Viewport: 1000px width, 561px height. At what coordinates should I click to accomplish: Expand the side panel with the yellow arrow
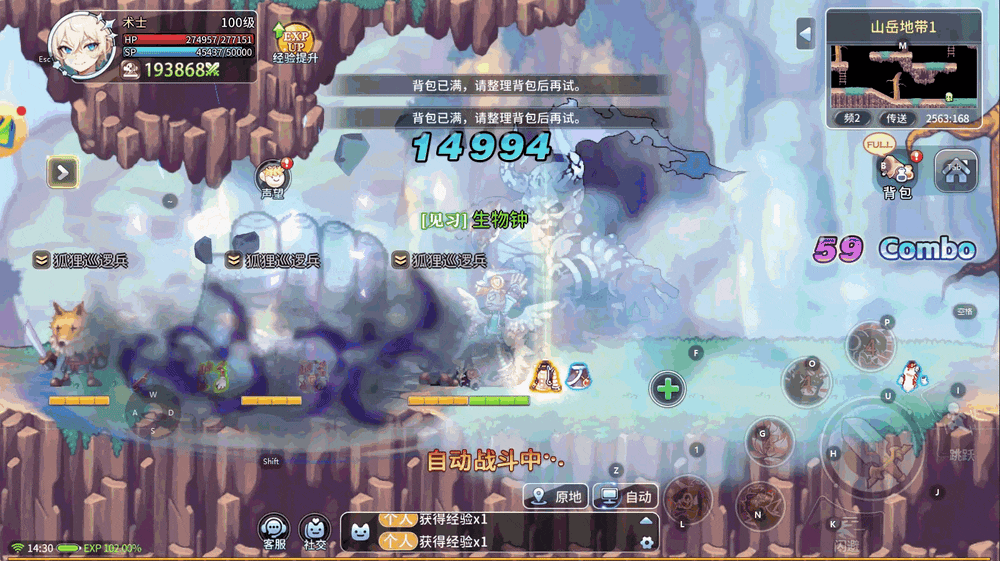pyautogui.click(x=62, y=172)
